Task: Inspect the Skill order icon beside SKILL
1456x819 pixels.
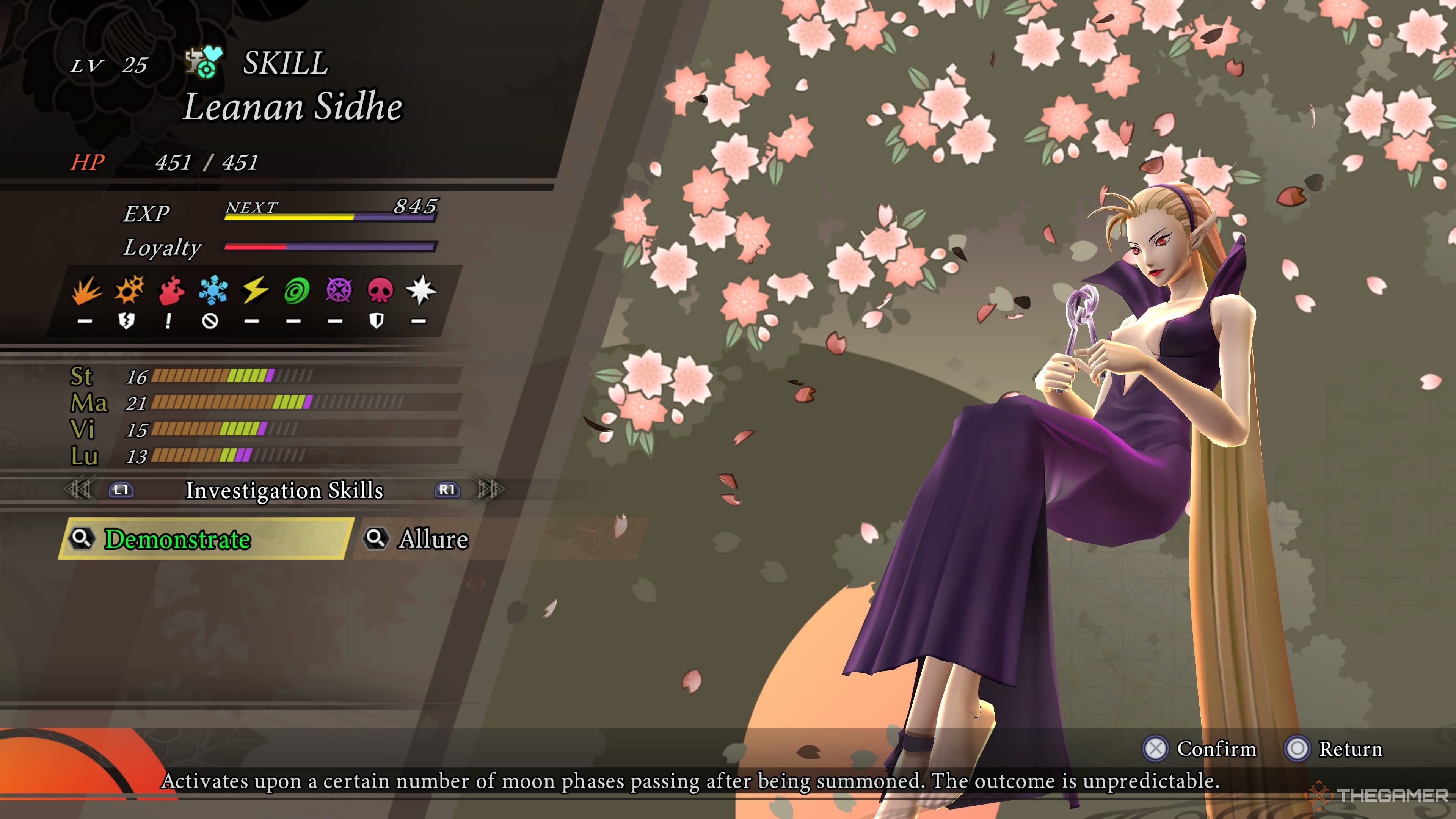Action: tap(204, 62)
